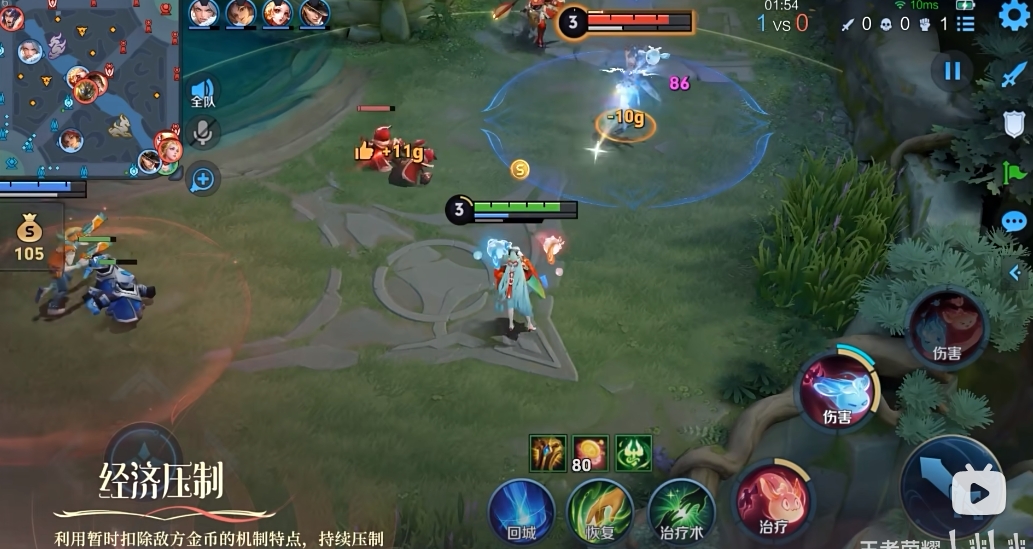Toggle the 全队 team voice speaker
The image size is (1033, 549).
203,92
